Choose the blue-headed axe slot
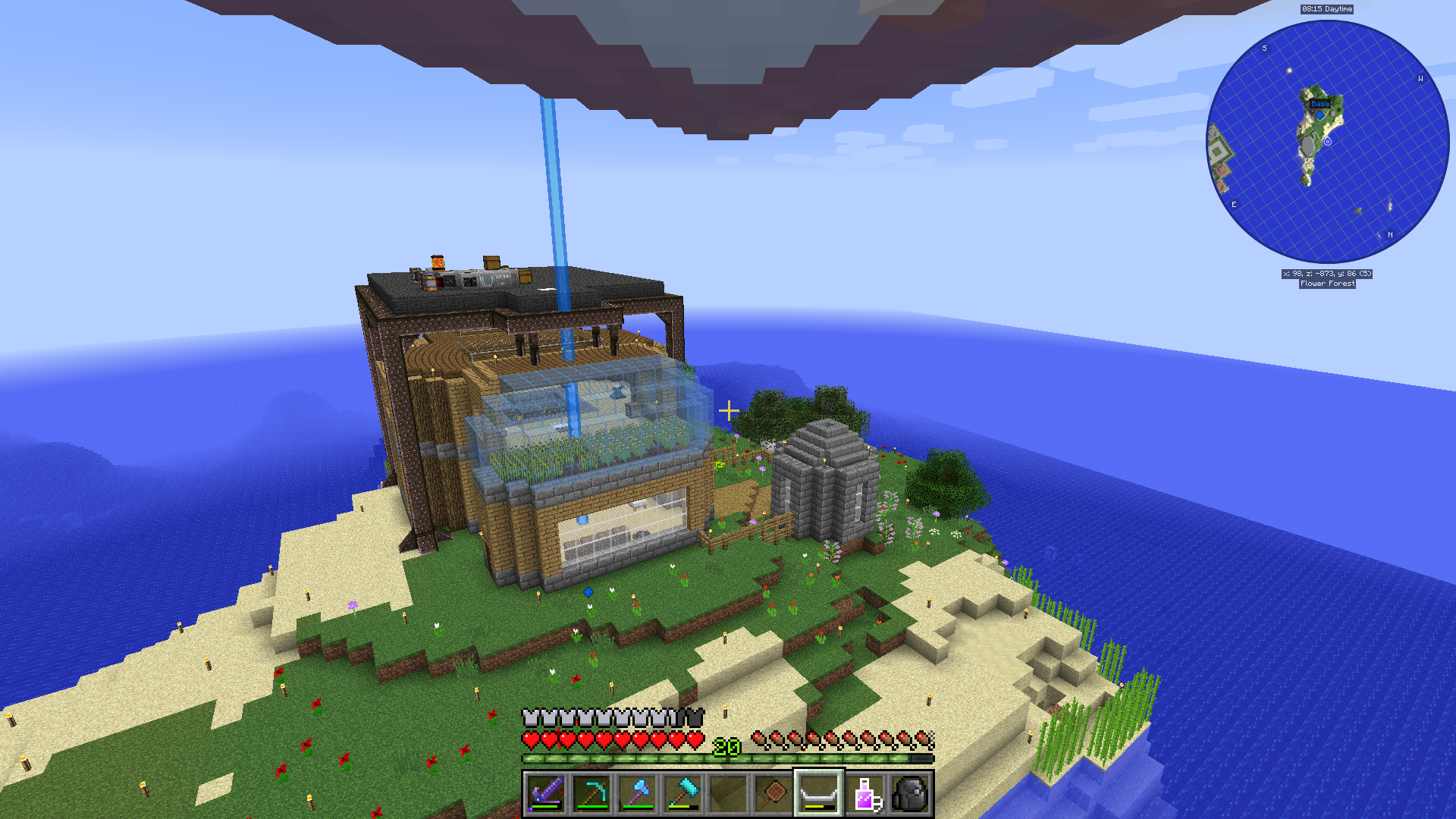The height and width of the screenshot is (819, 1456). coord(637,793)
